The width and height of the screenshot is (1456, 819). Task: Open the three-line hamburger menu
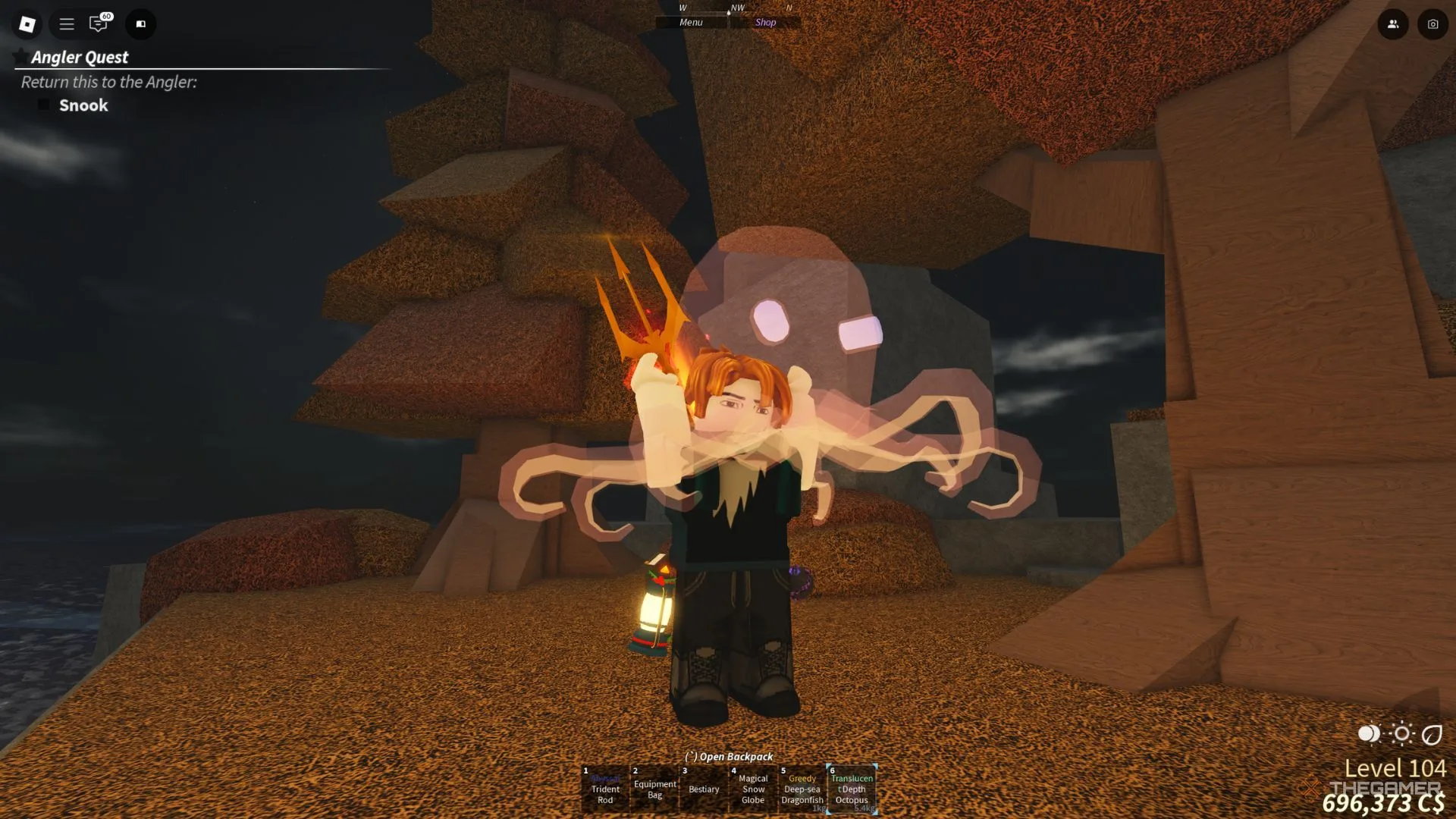coord(67,24)
